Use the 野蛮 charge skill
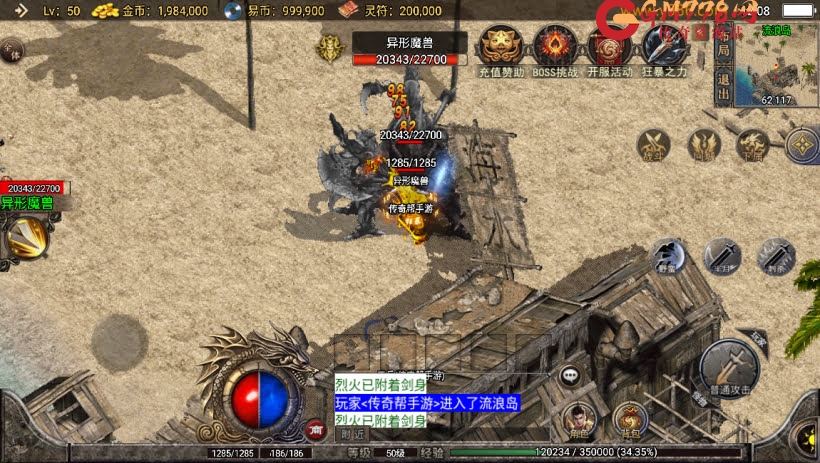820x463 pixels. [x=669, y=256]
